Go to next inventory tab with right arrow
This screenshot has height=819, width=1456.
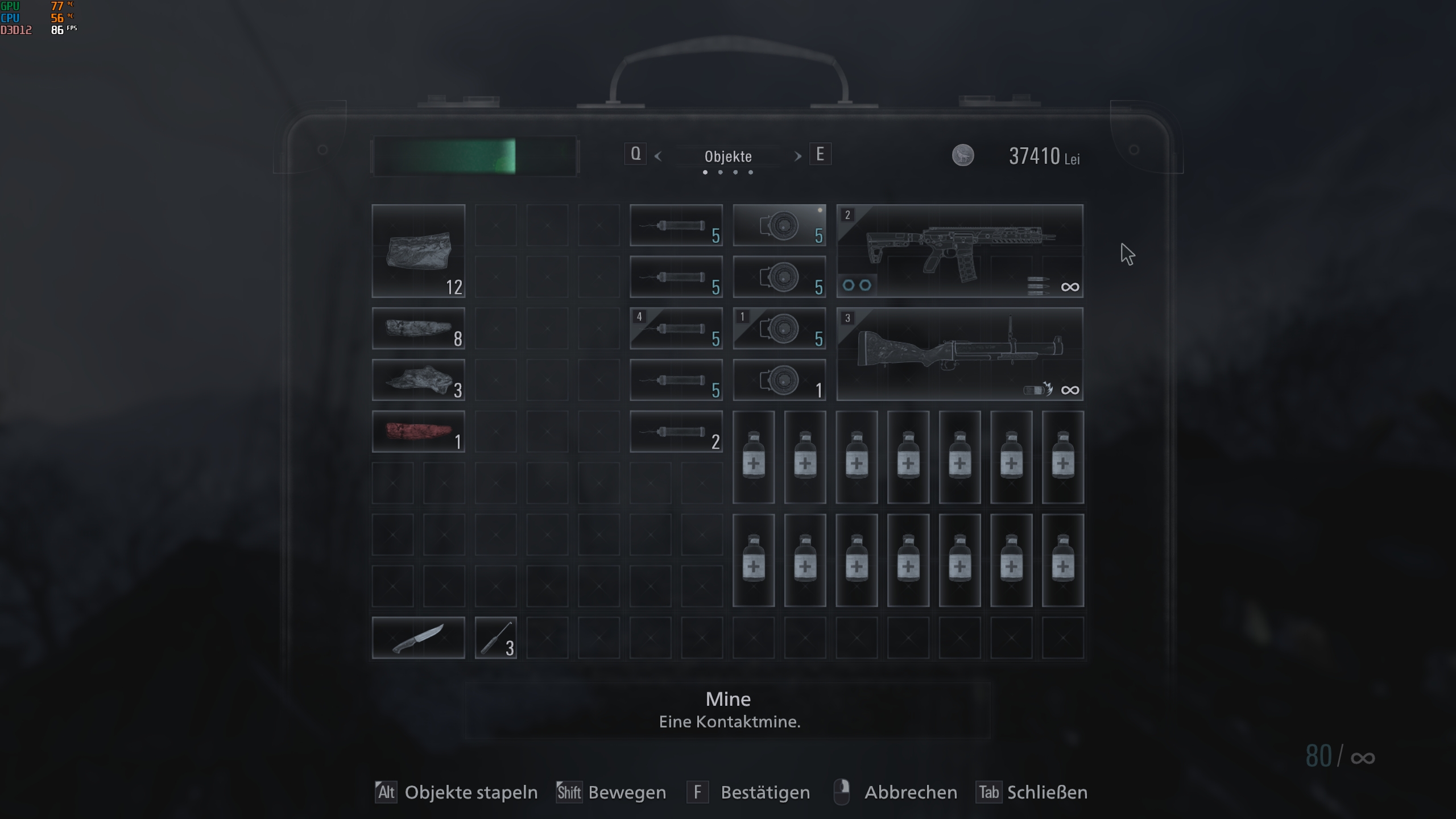(797, 156)
